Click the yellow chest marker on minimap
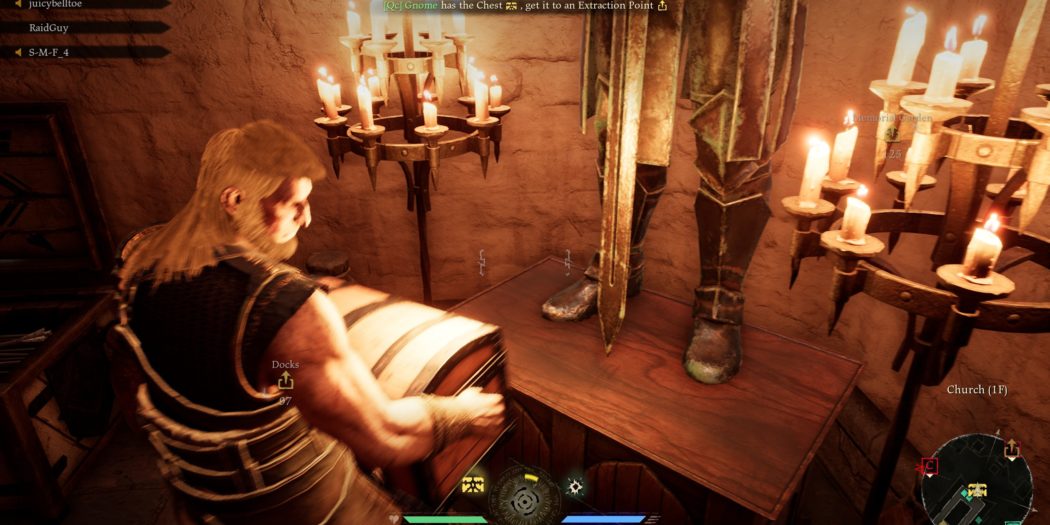This screenshot has width=1050, height=525. 977,491
